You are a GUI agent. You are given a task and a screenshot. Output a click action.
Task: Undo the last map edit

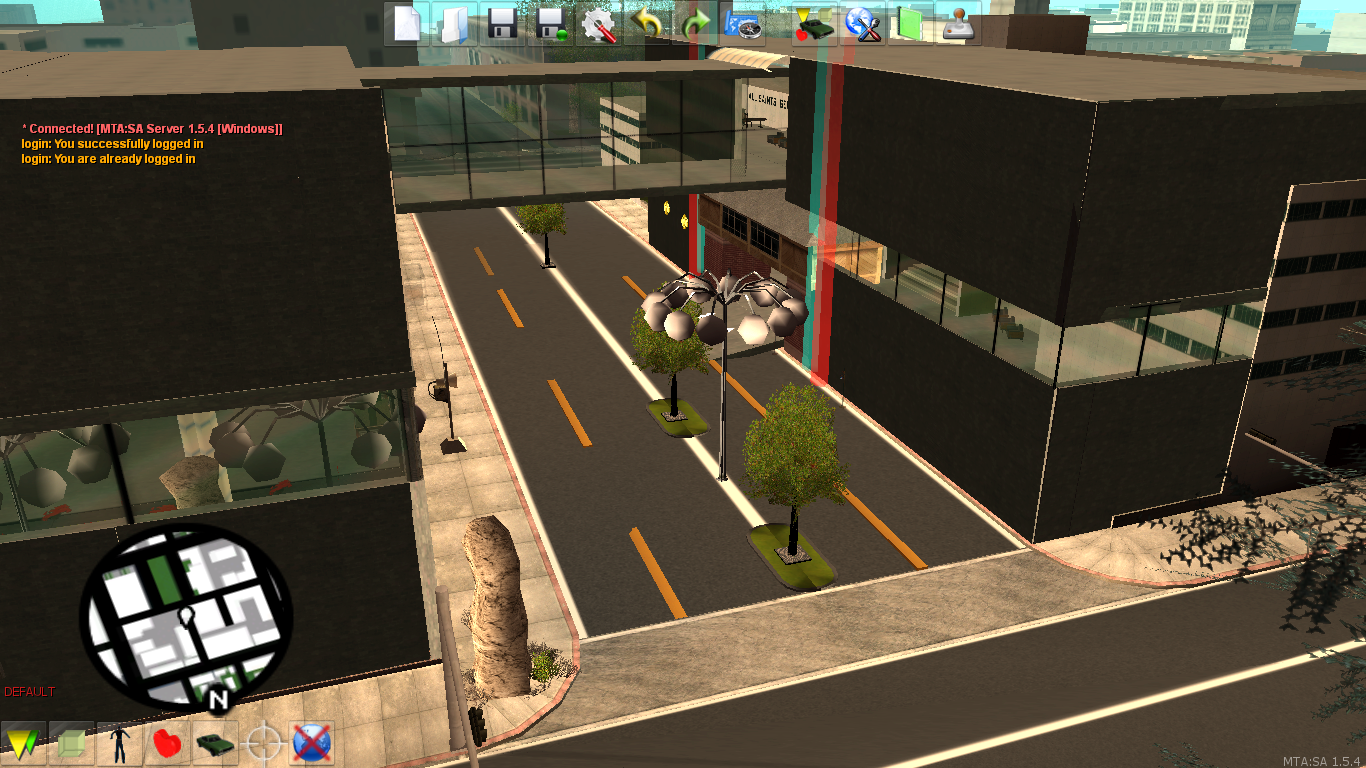click(x=646, y=25)
